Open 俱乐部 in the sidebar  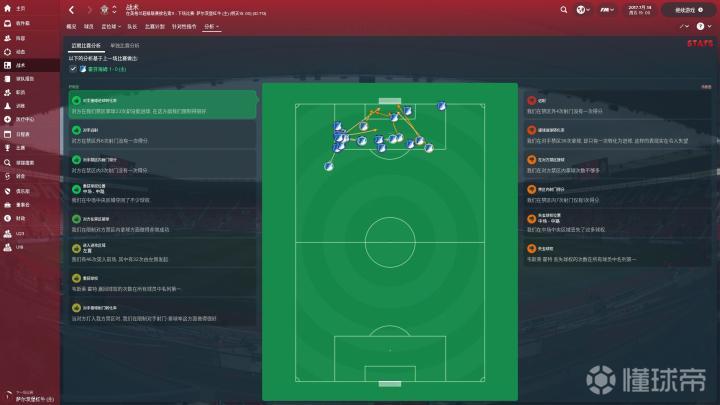click(x=22, y=189)
